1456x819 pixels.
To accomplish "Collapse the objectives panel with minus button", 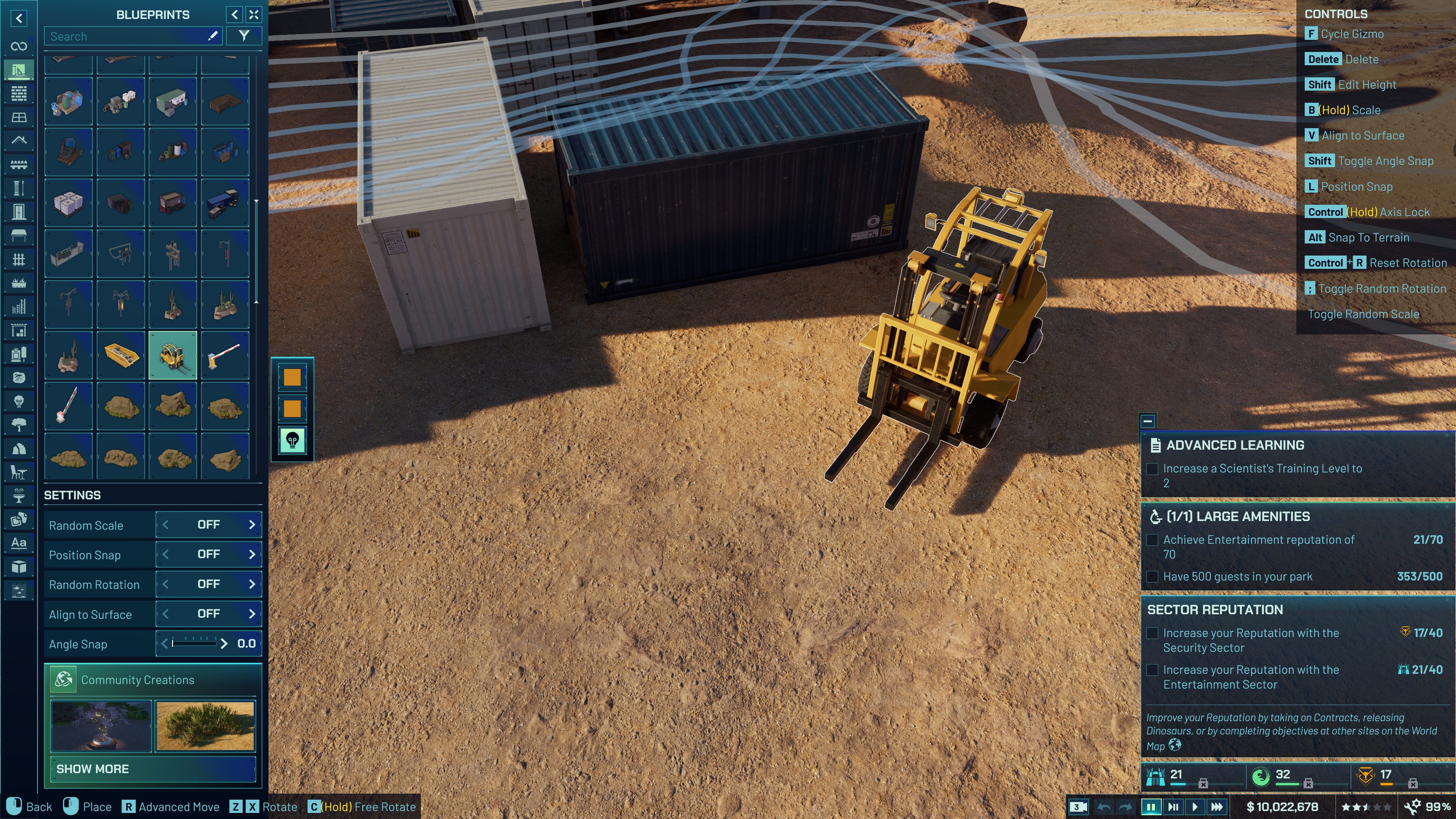I will [1147, 421].
